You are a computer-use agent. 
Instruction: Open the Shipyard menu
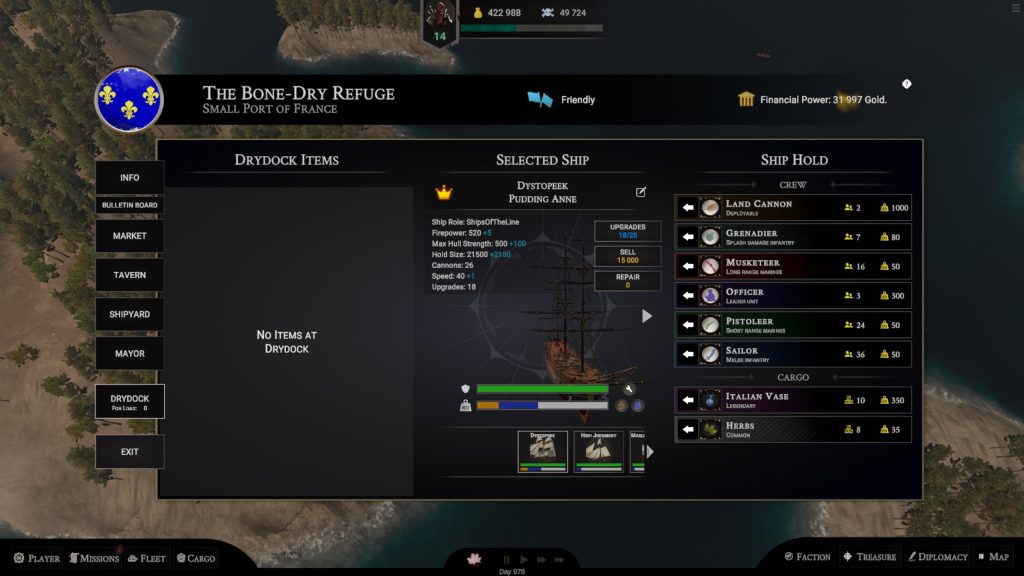130,314
